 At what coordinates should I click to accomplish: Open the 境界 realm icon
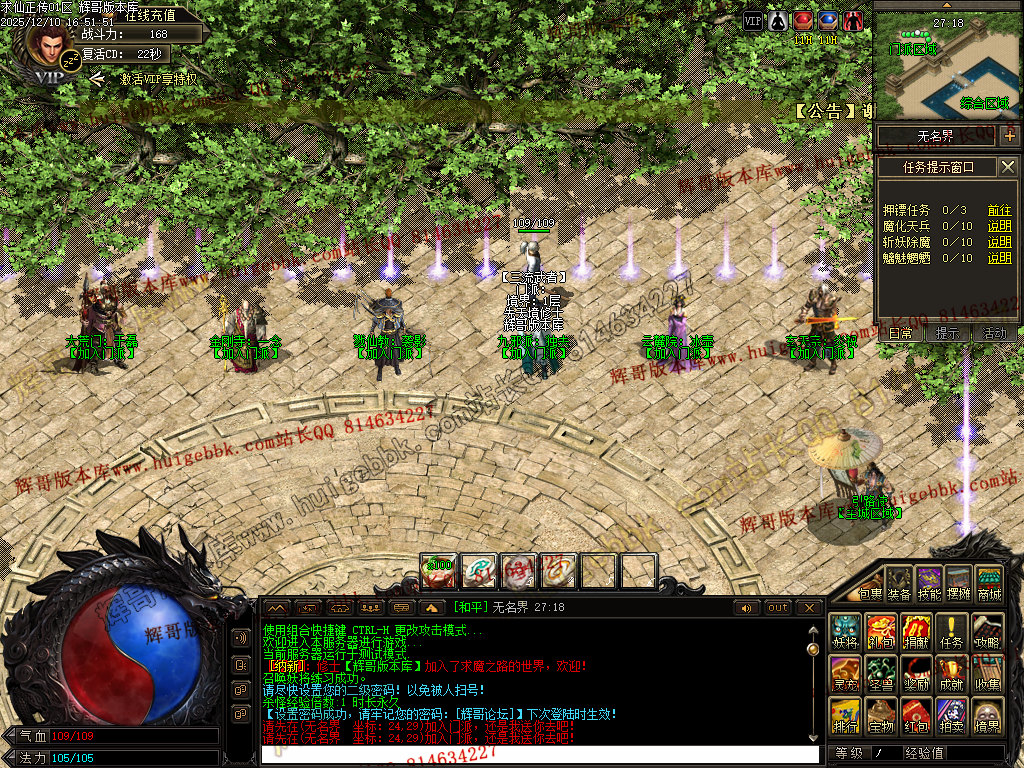(988, 716)
